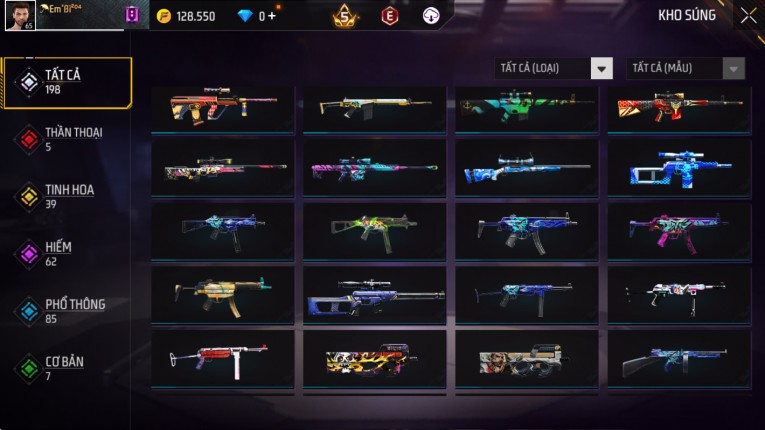Select the red MP40 with white magazine
This screenshot has width=765, height=430.
point(222,358)
